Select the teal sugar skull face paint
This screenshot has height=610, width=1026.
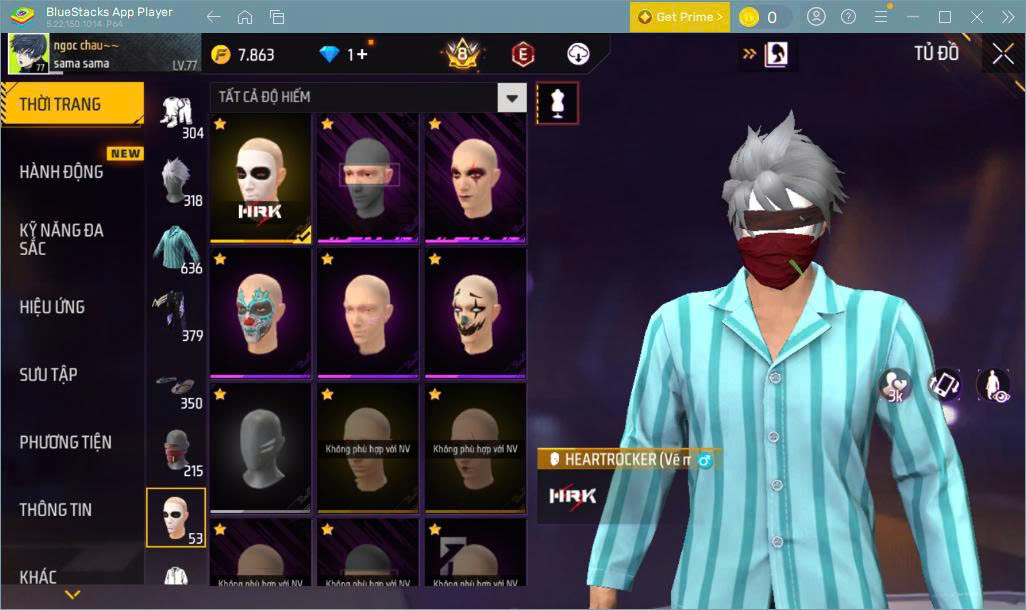click(260, 313)
